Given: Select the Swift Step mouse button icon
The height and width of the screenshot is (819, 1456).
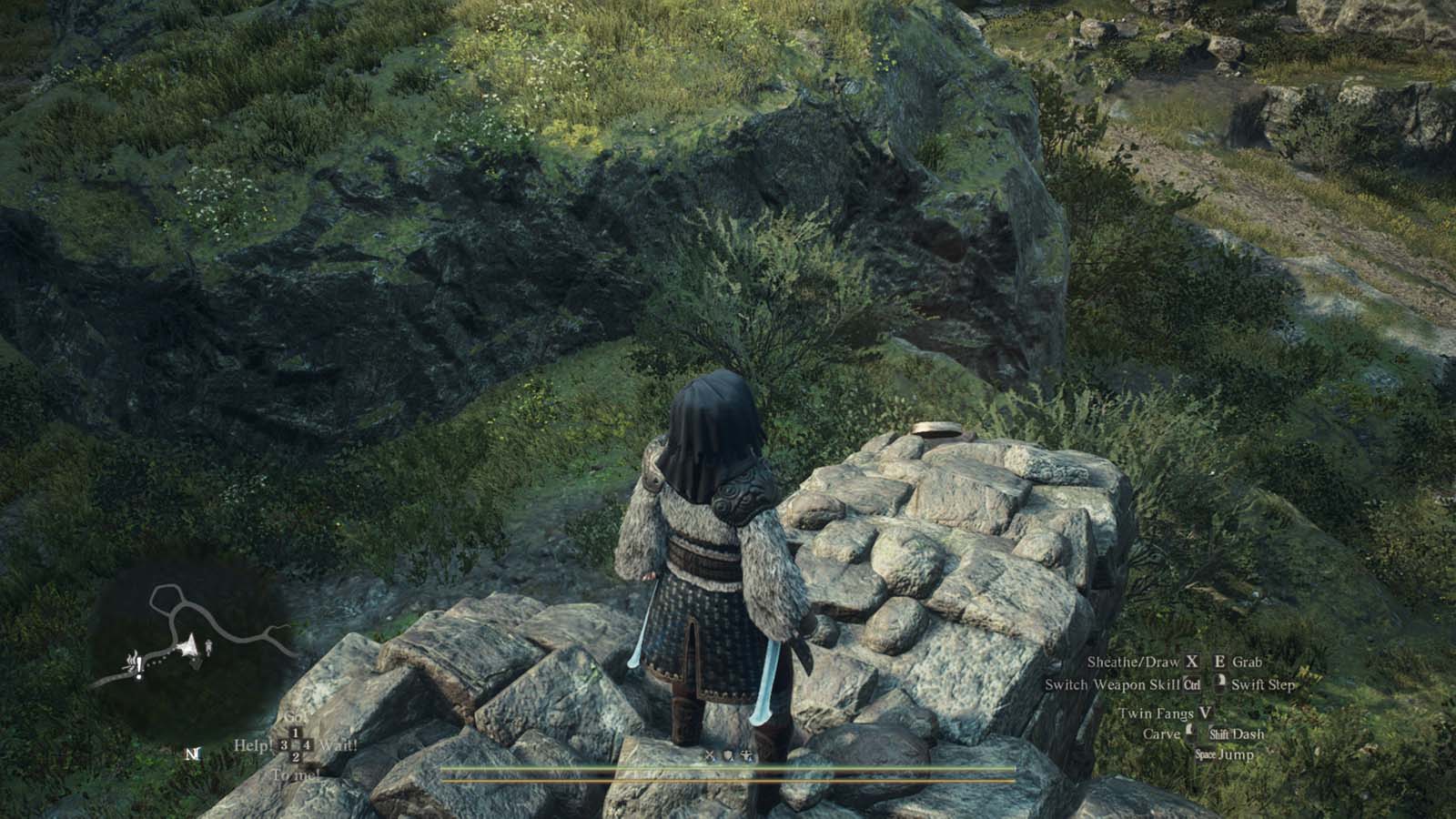Looking at the screenshot, I should click(x=1222, y=684).
